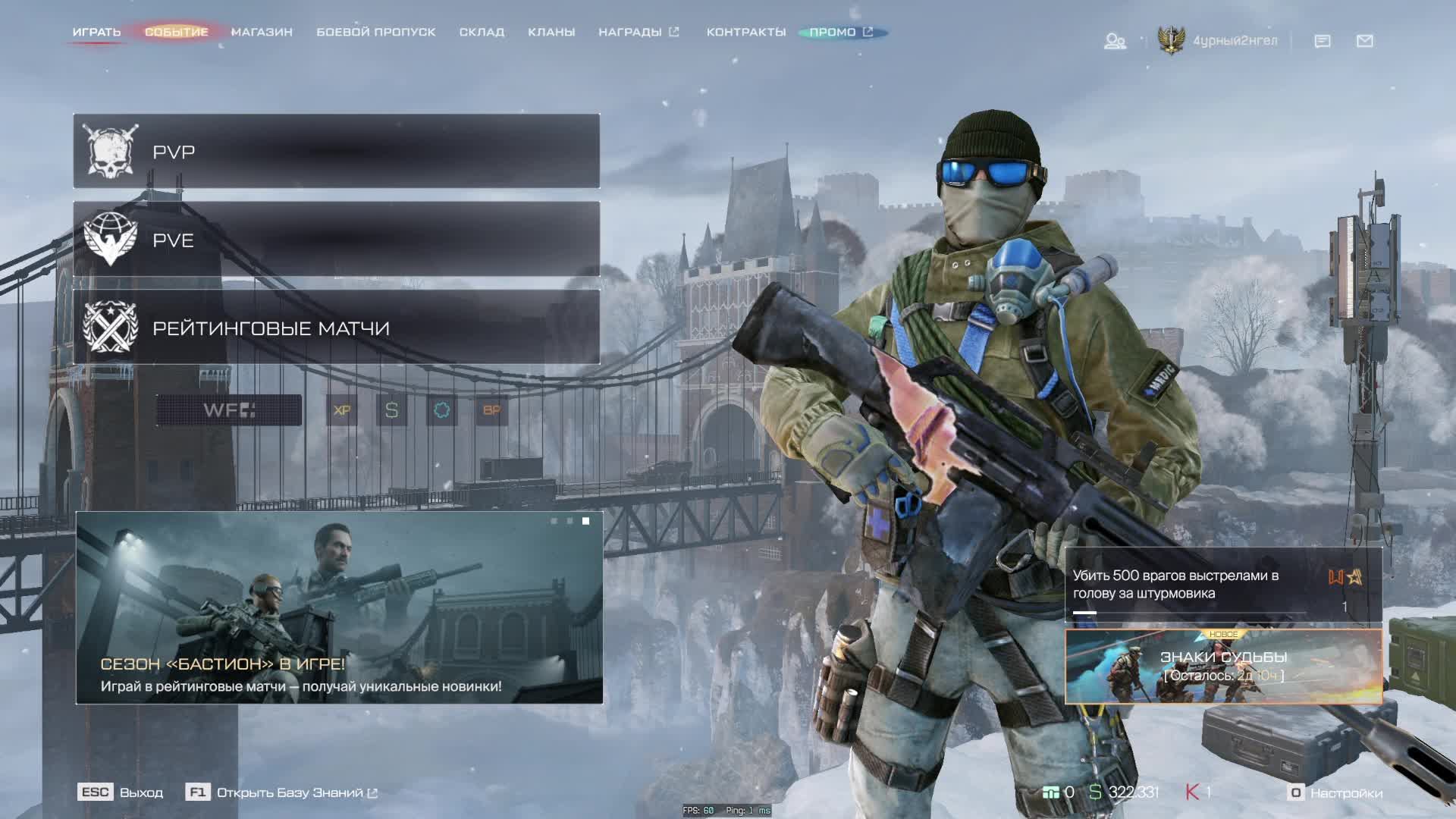
Task: Open the Склад inventory tab
Action: (482, 32)
